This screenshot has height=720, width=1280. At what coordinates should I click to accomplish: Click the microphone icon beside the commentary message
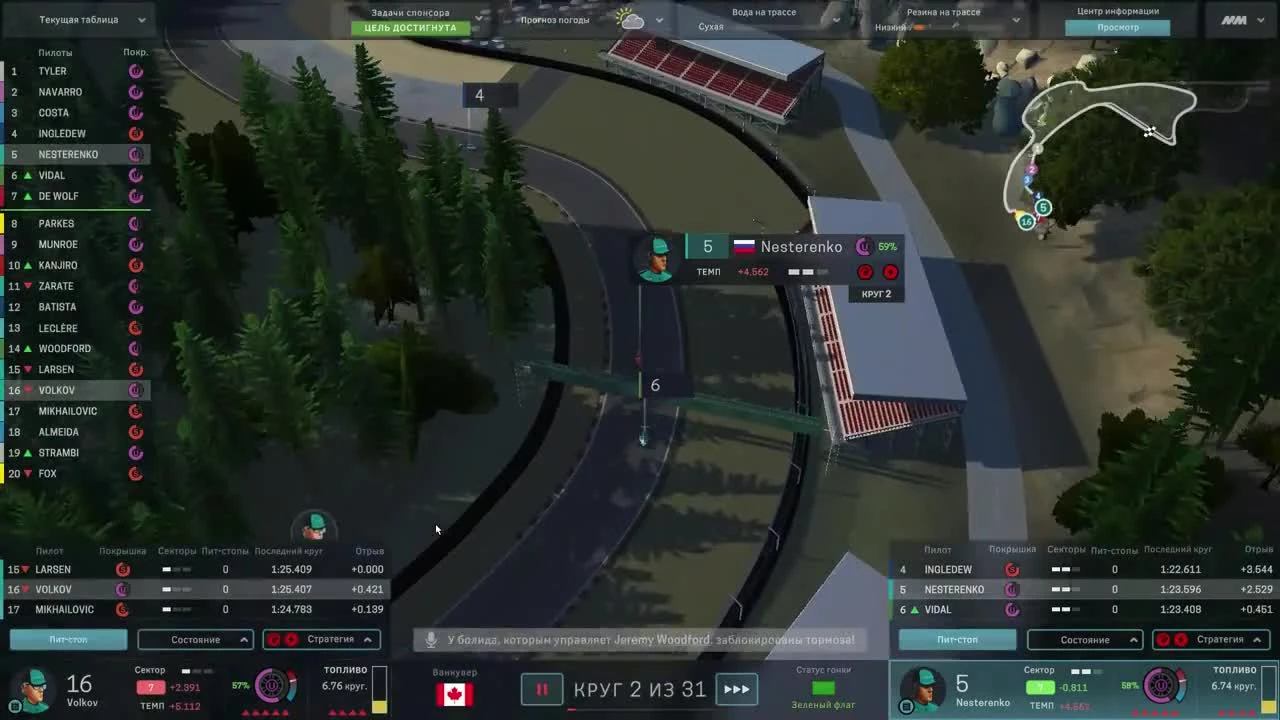431,639
